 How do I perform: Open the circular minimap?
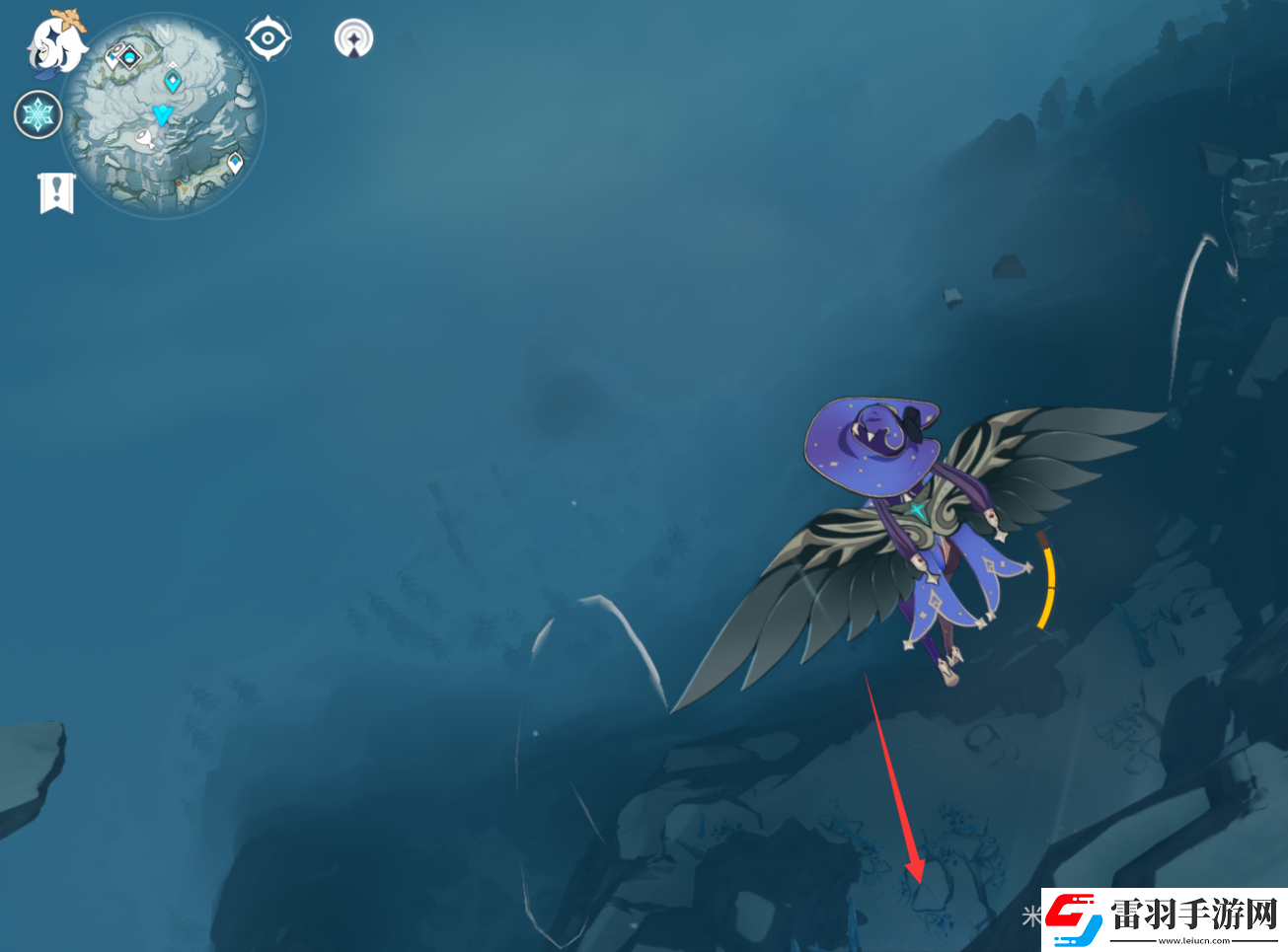(163, 116)
